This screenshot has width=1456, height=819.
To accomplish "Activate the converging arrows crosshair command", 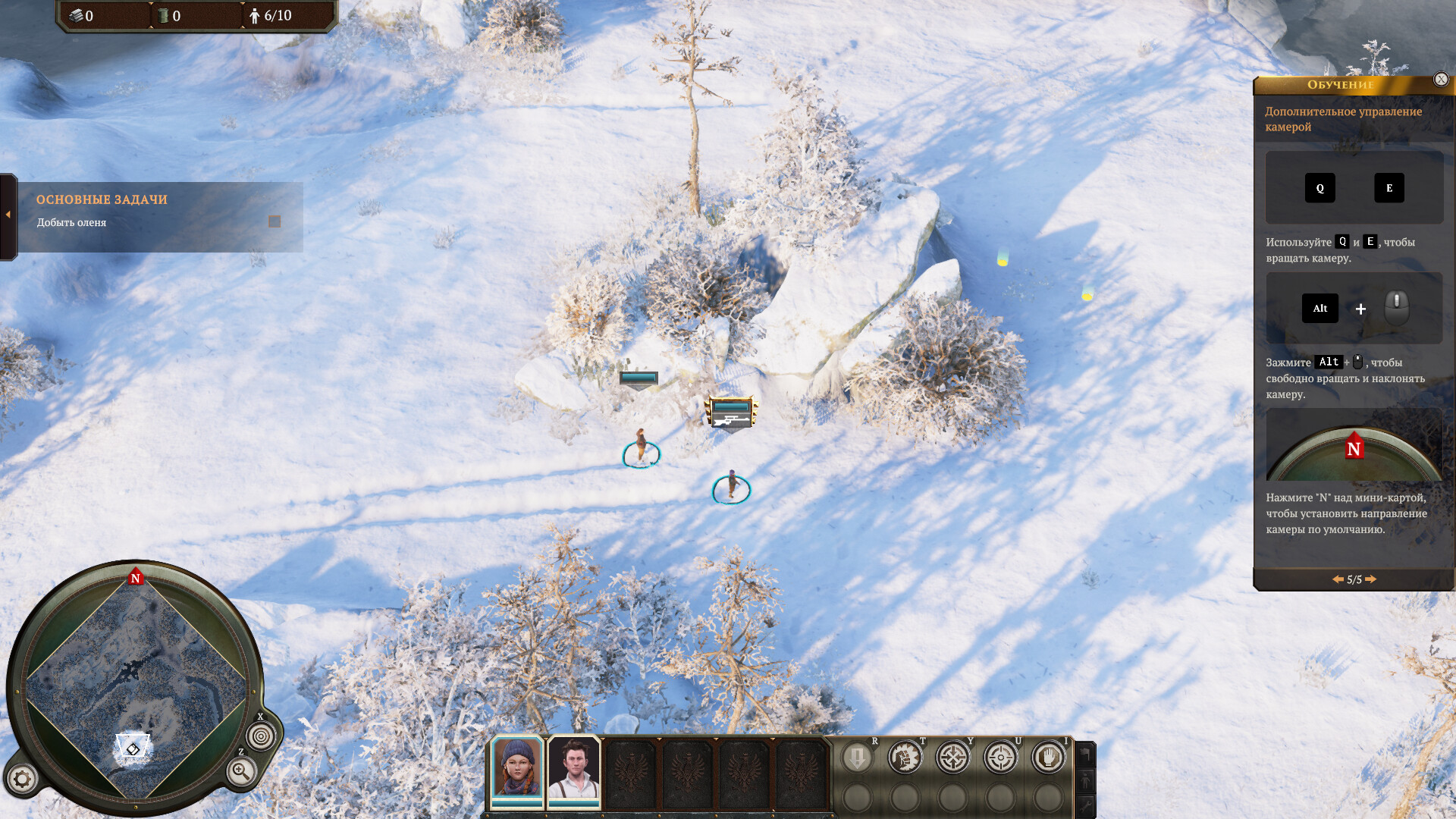I will pos(953,758).
